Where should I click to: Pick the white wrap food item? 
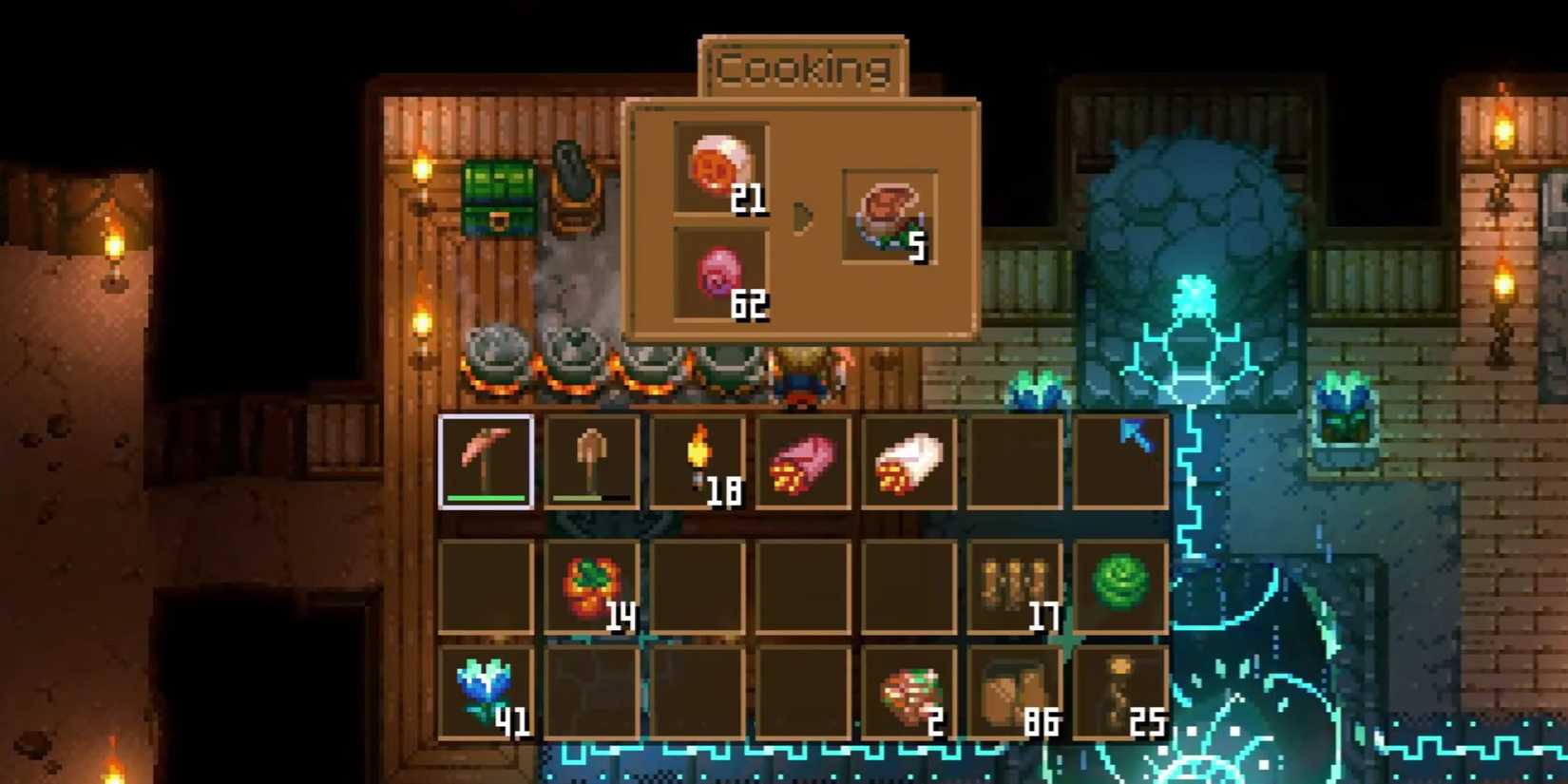point(908,461)
